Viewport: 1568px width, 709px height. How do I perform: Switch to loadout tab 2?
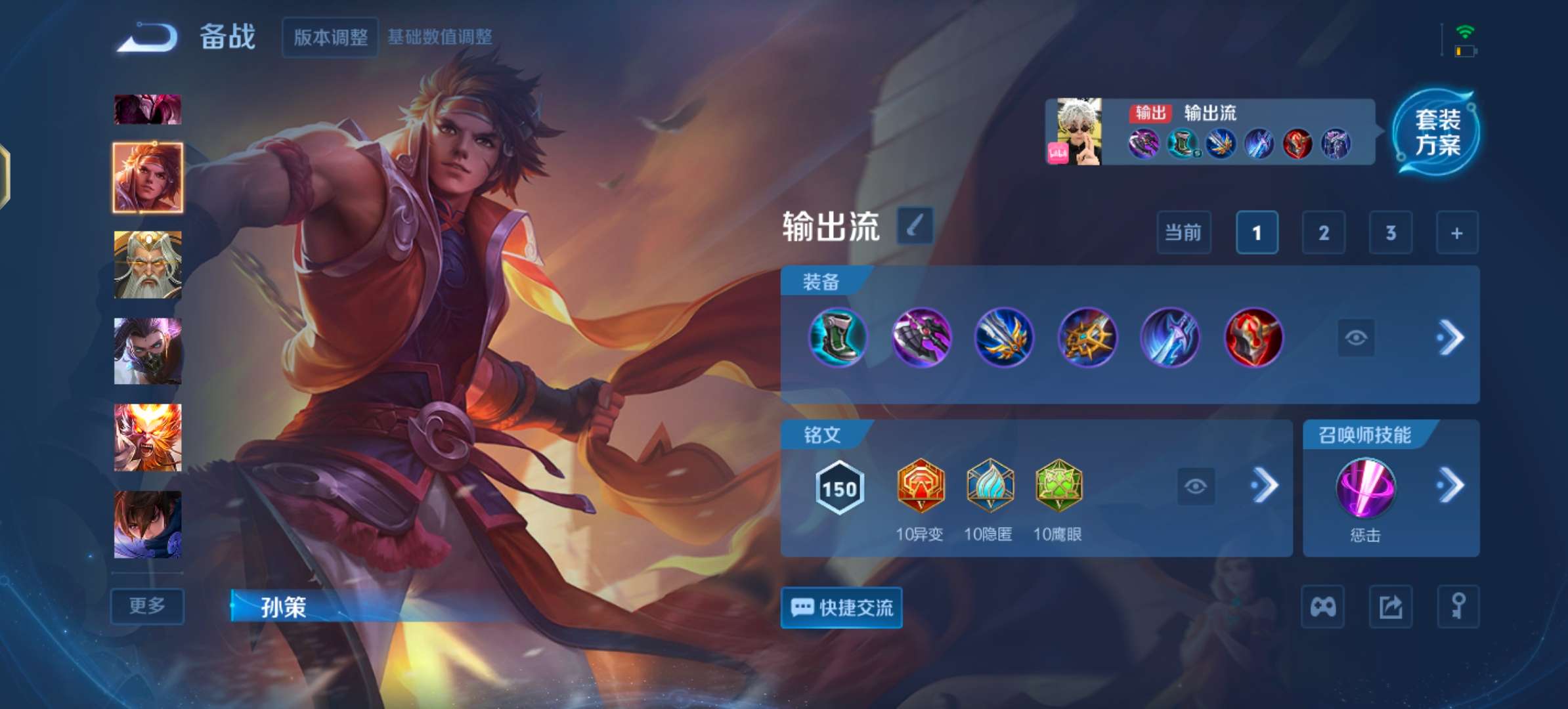(1324, 232)
